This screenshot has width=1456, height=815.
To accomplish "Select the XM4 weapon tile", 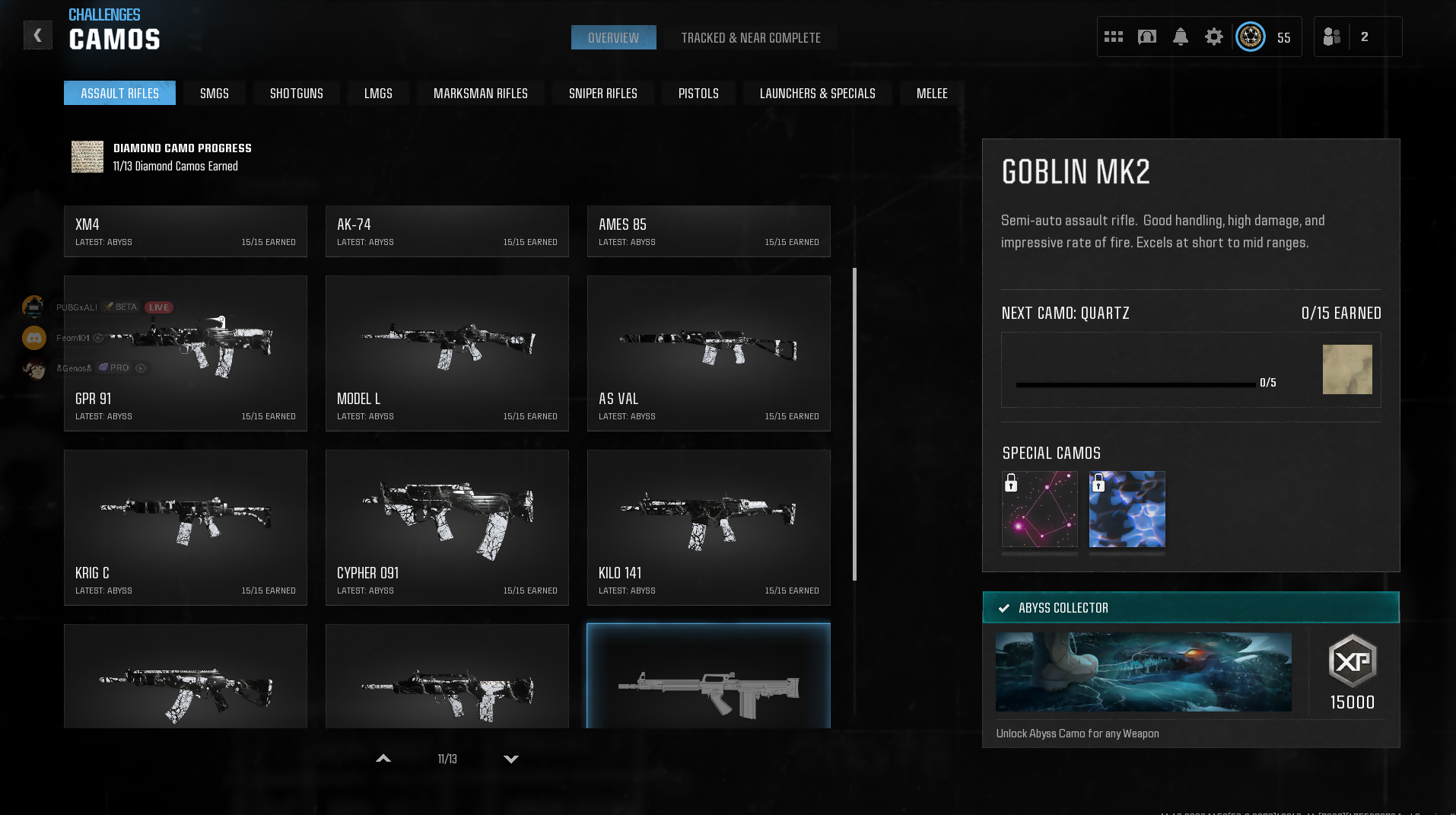I will (x=185, y=231).
